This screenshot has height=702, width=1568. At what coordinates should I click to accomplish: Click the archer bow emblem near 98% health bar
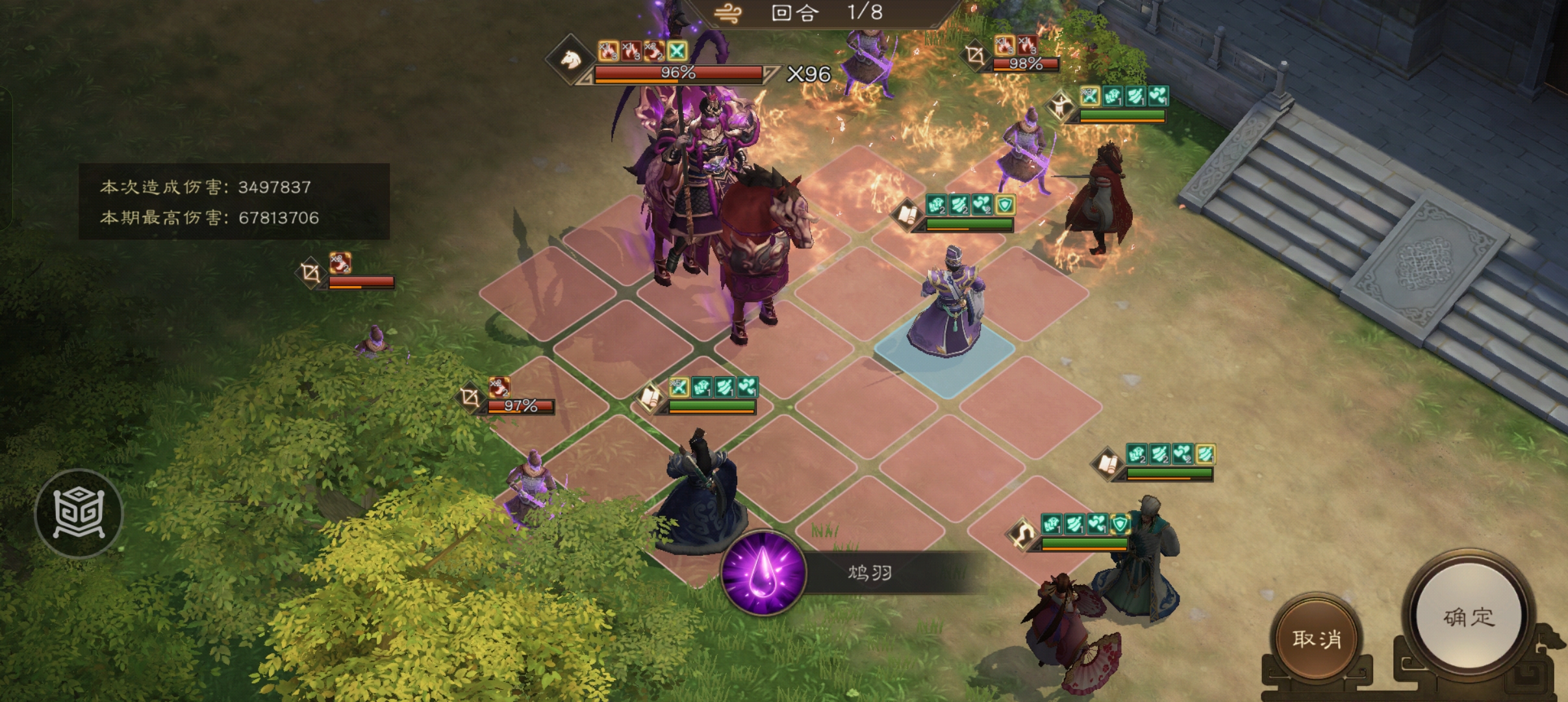point(974,56)
